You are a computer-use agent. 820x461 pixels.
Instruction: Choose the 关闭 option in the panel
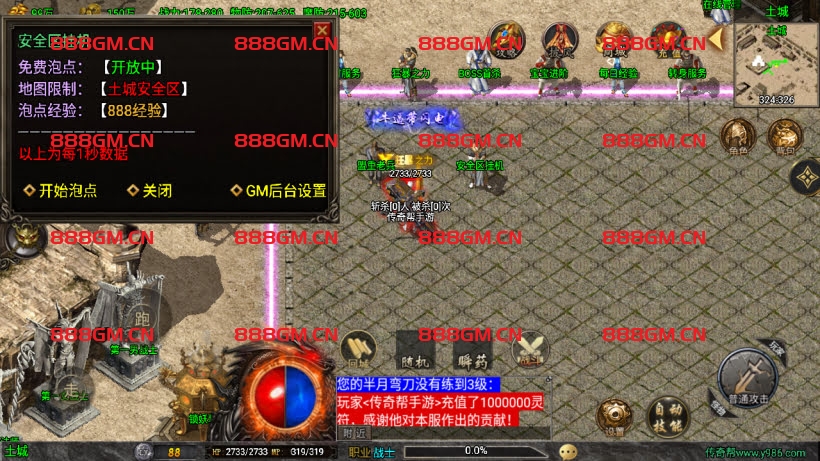(150, 191)
